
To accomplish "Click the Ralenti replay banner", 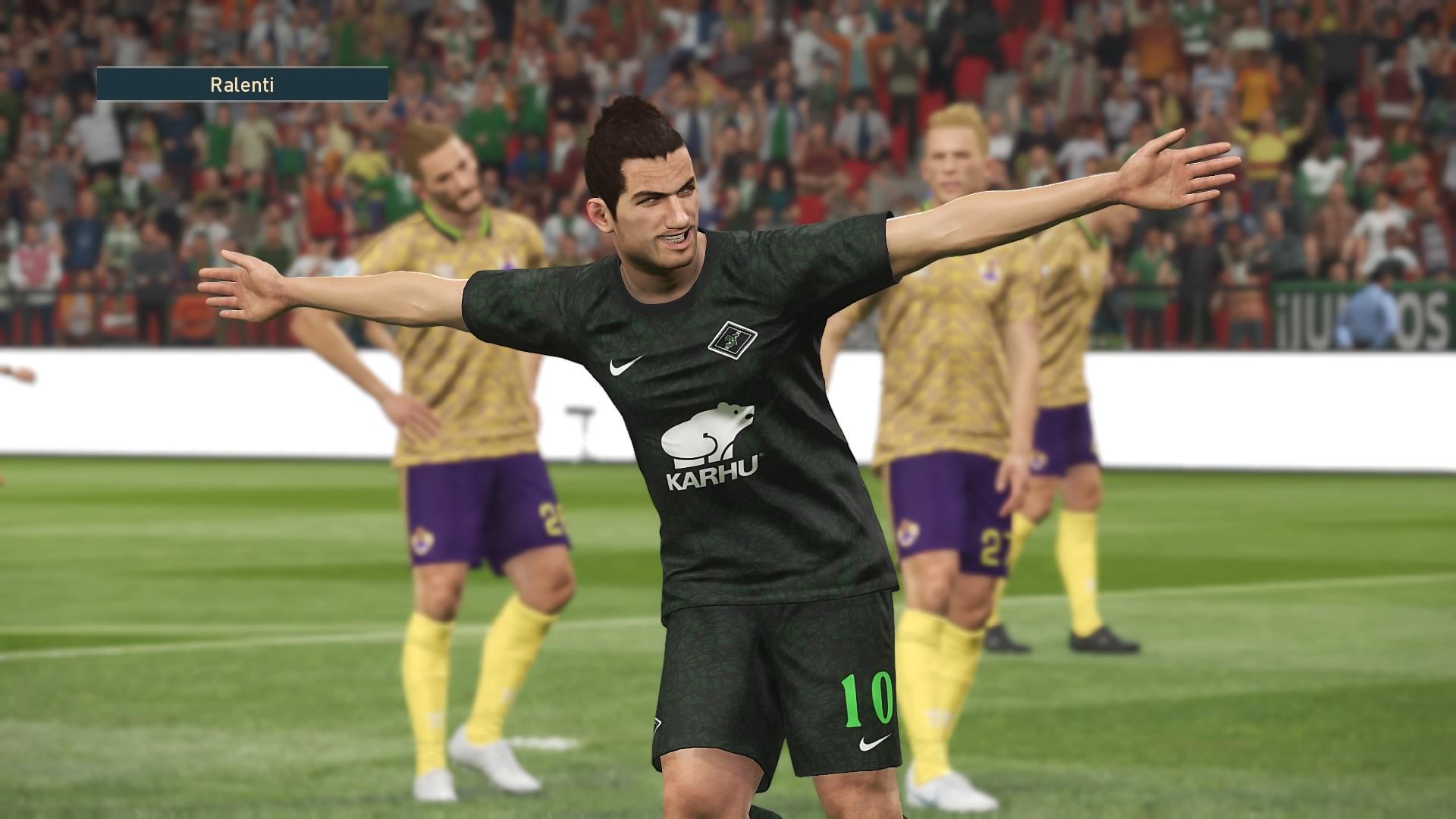I will [x=242, y=84].
